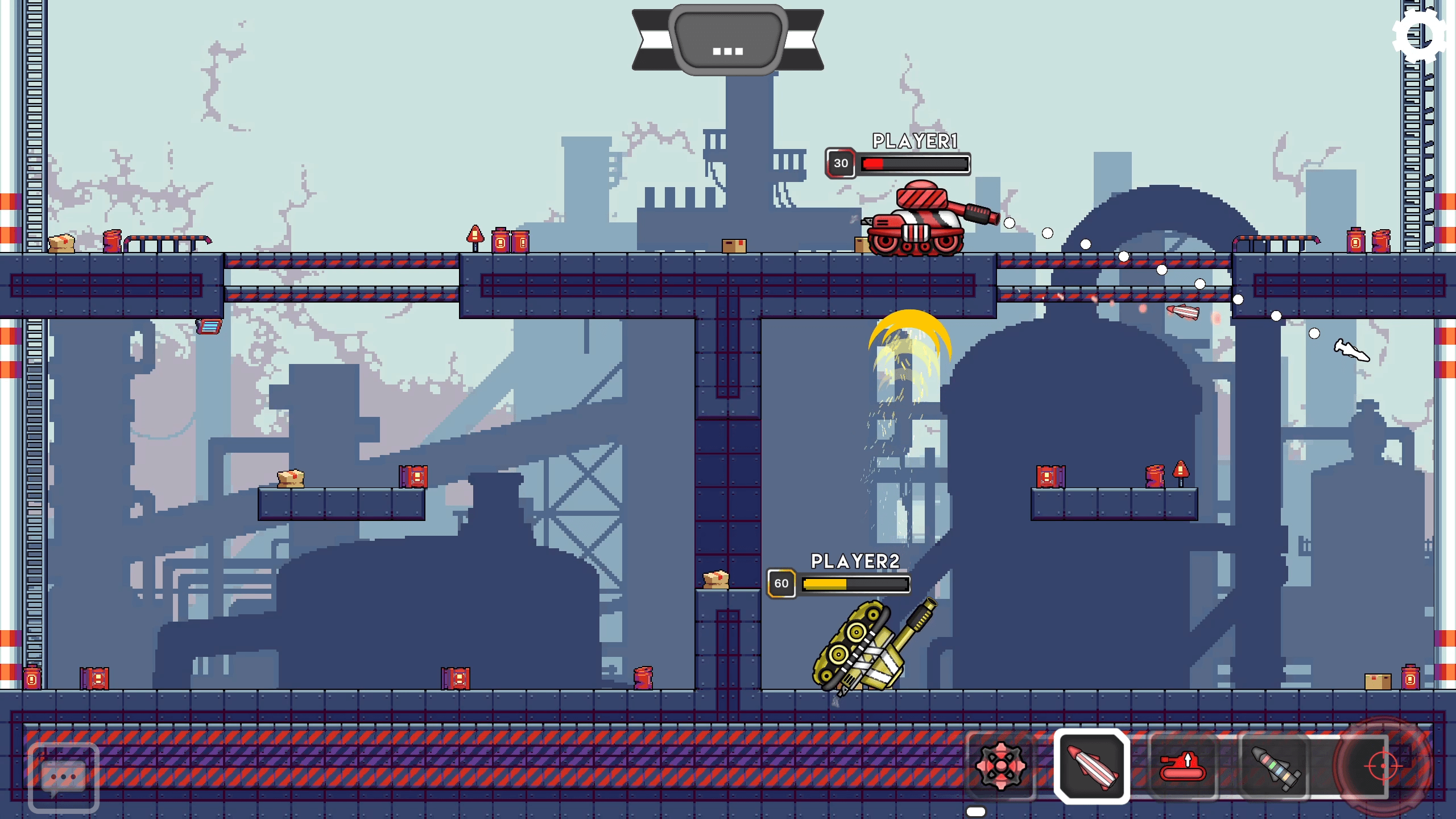Select the spike mine weapon slot
This screenshot has width=1456, height=819.
coord(1002,767)
